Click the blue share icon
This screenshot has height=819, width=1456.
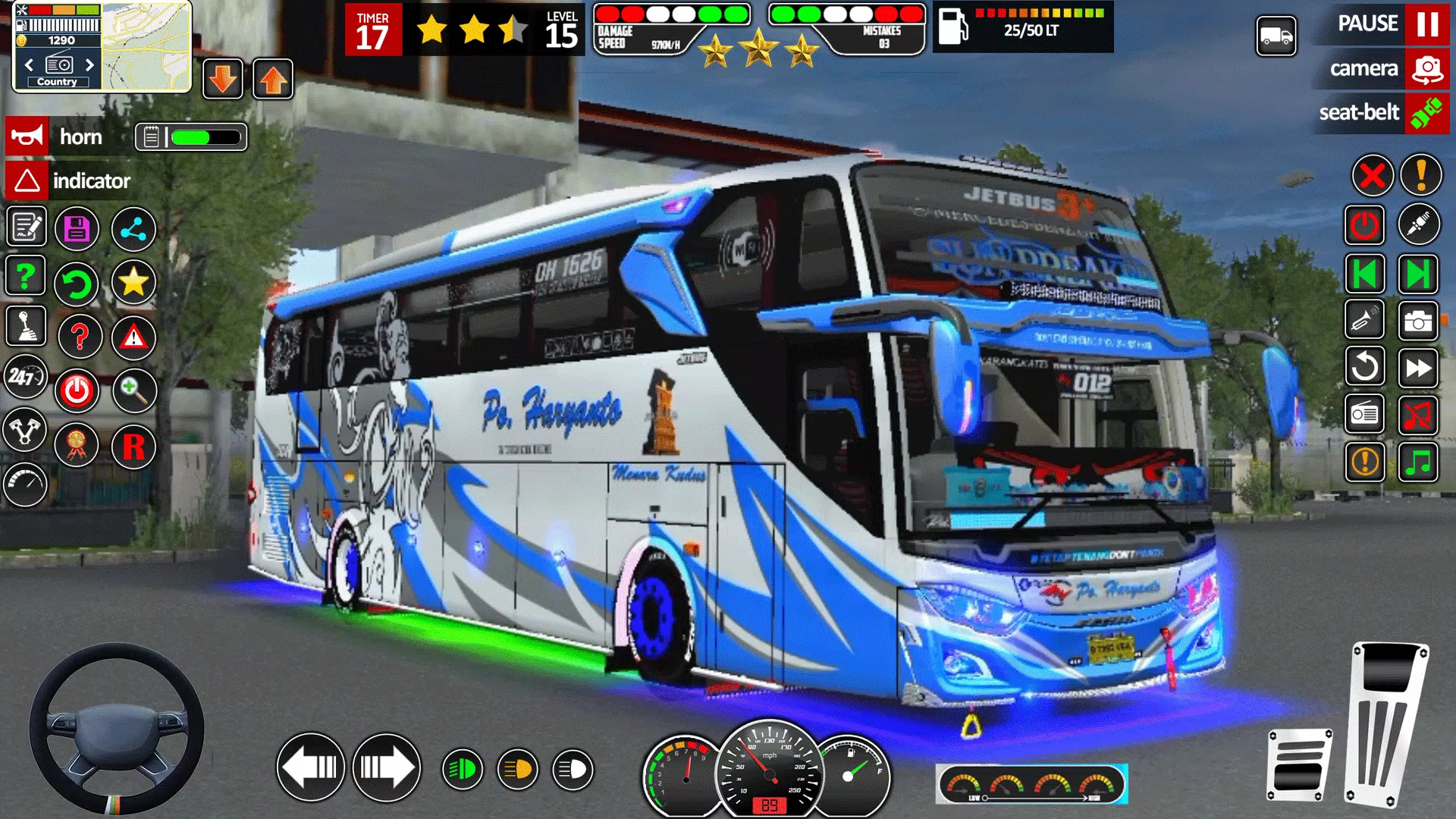[134, 227]
